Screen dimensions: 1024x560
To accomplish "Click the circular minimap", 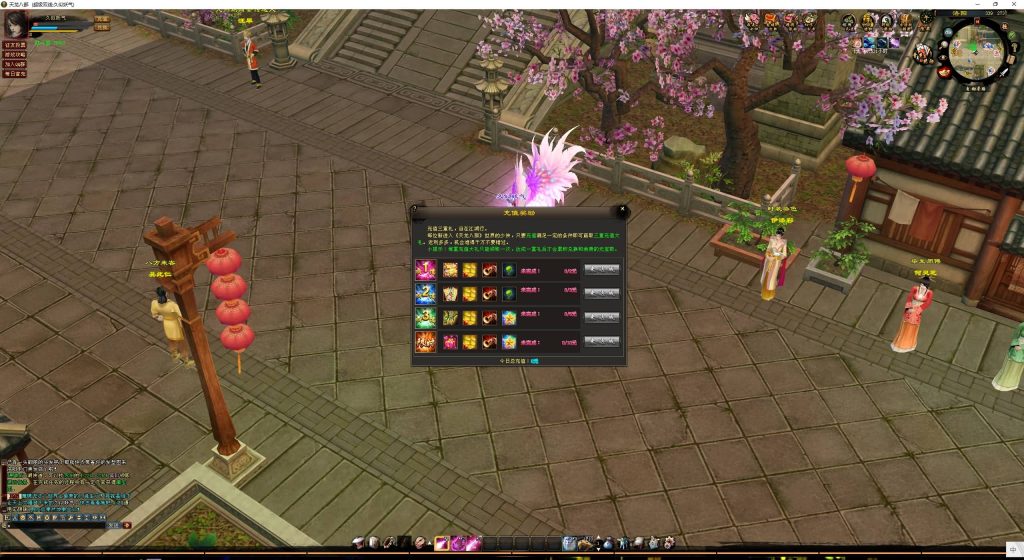I will 977,52.
